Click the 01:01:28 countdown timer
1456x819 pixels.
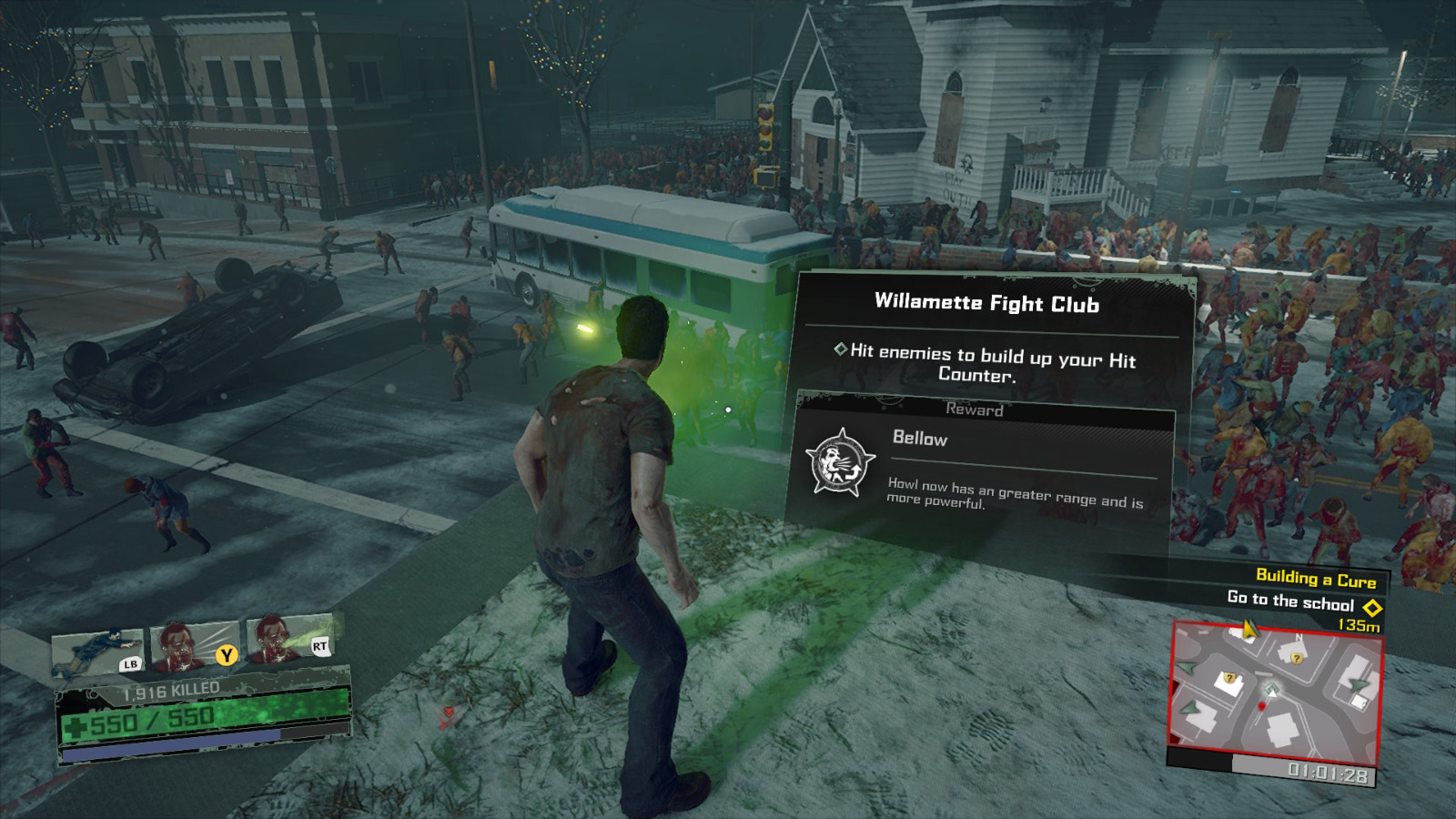1328,773
